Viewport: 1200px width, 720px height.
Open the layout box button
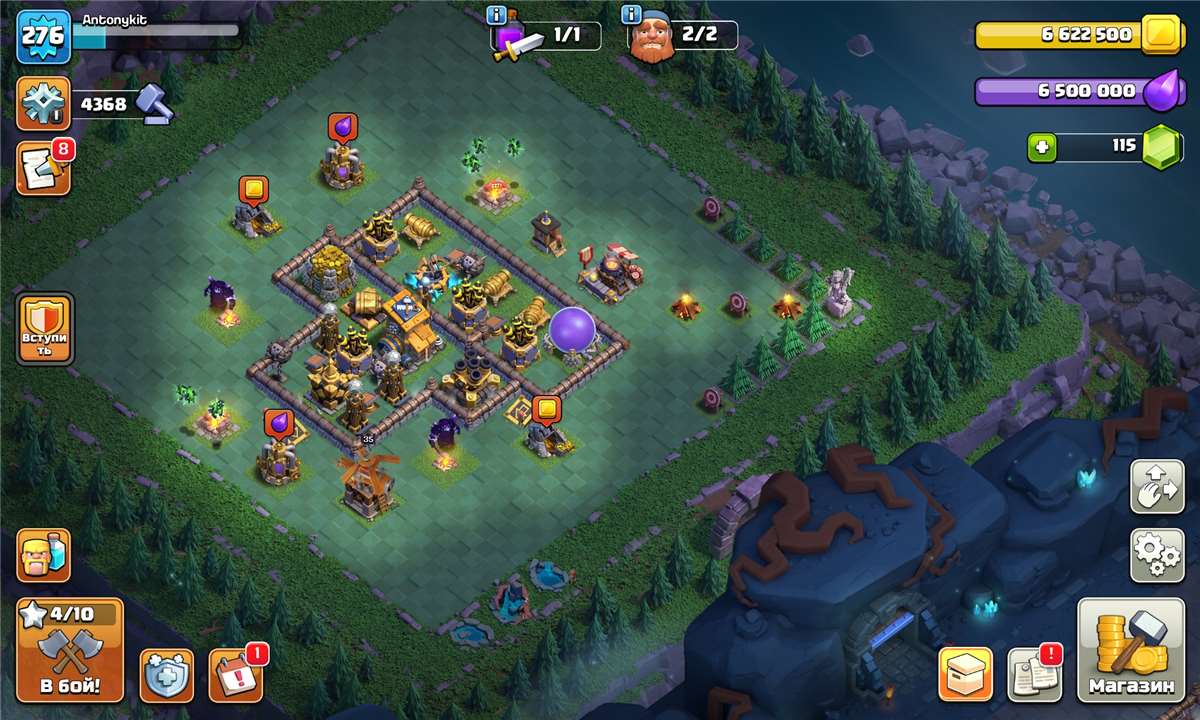coord(965,675)
